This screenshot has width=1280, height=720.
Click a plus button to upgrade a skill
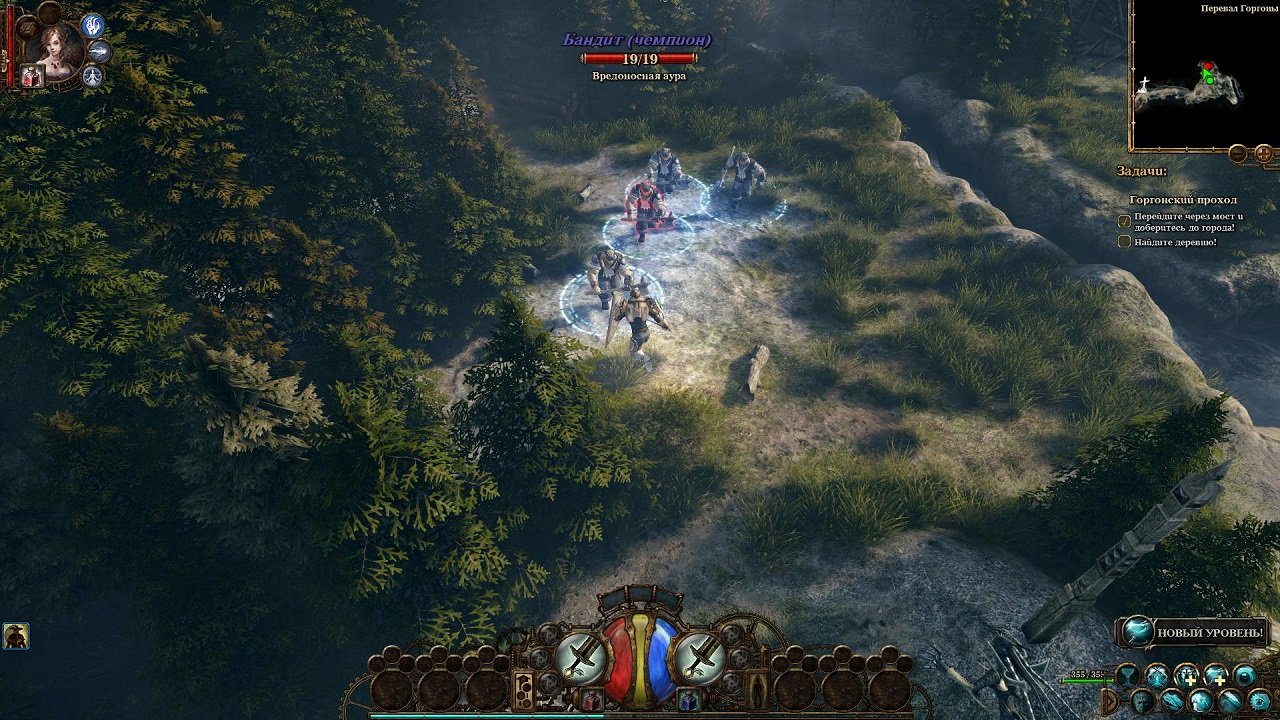coord(1191,680)
